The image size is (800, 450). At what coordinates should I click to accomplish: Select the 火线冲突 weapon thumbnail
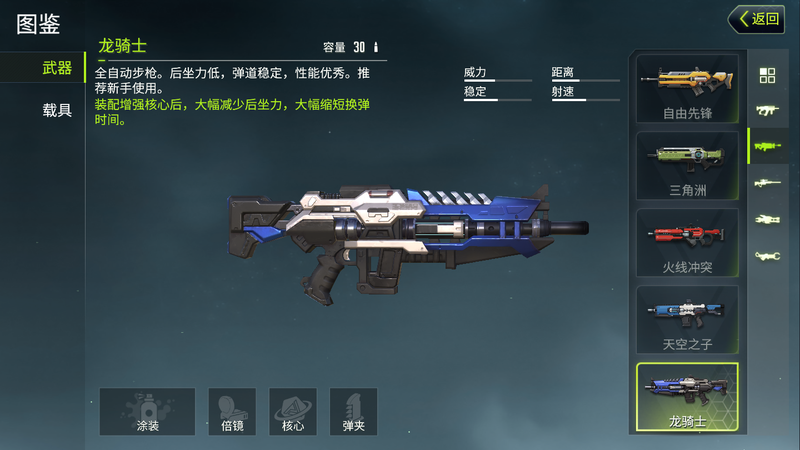pyautogui.click(x=687, y=242)
